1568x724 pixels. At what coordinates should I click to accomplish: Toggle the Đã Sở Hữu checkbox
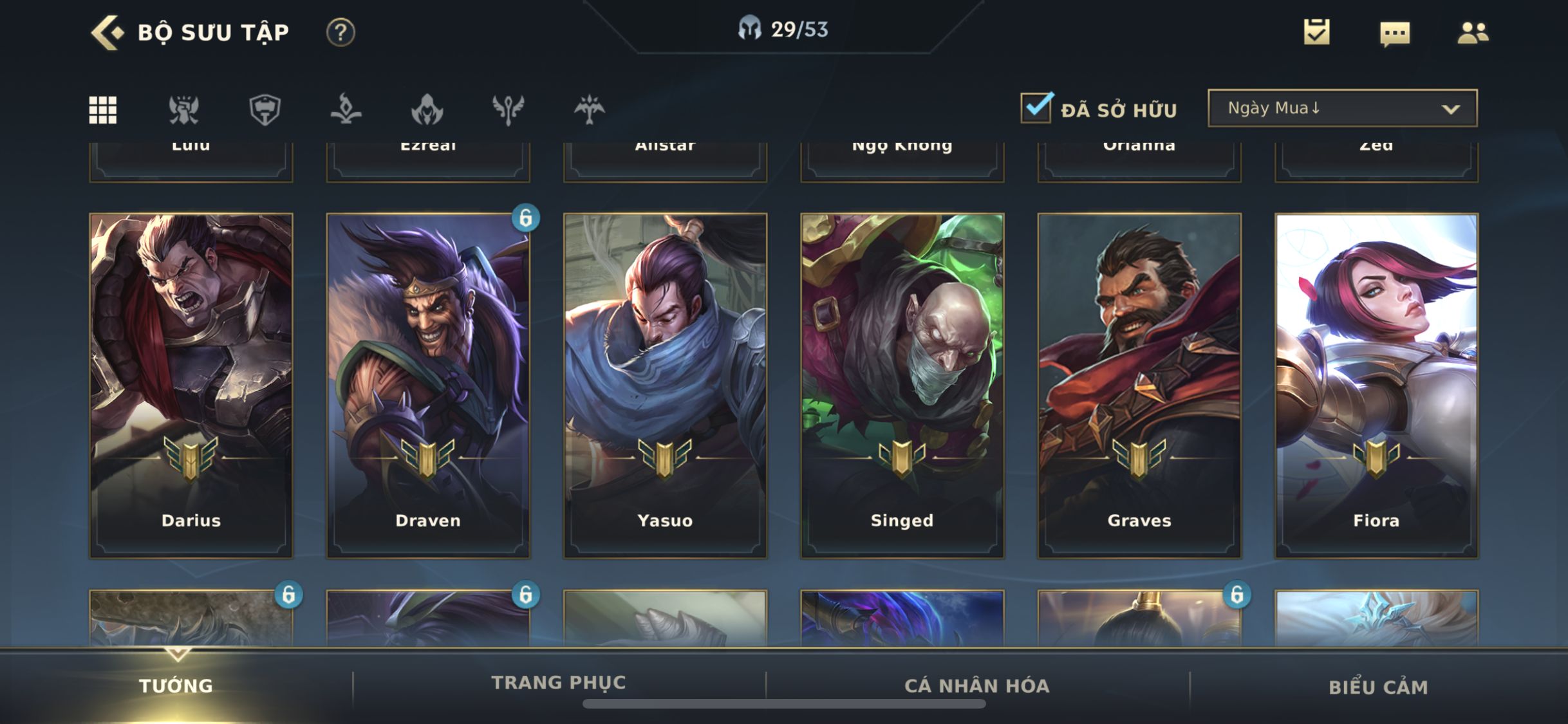(1036, 108)
